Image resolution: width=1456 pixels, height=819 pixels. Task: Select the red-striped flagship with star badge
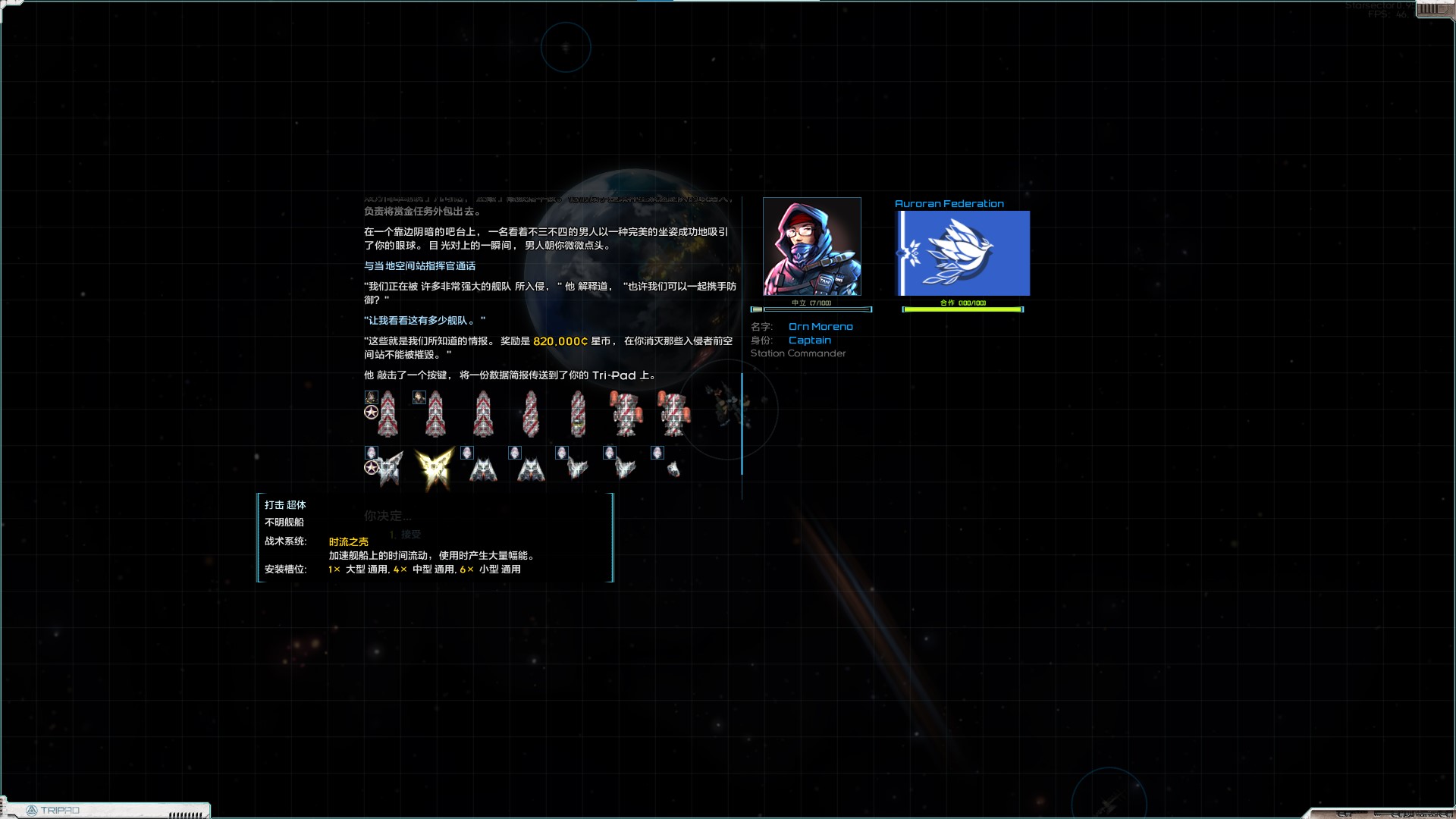[x=387, y=414]
